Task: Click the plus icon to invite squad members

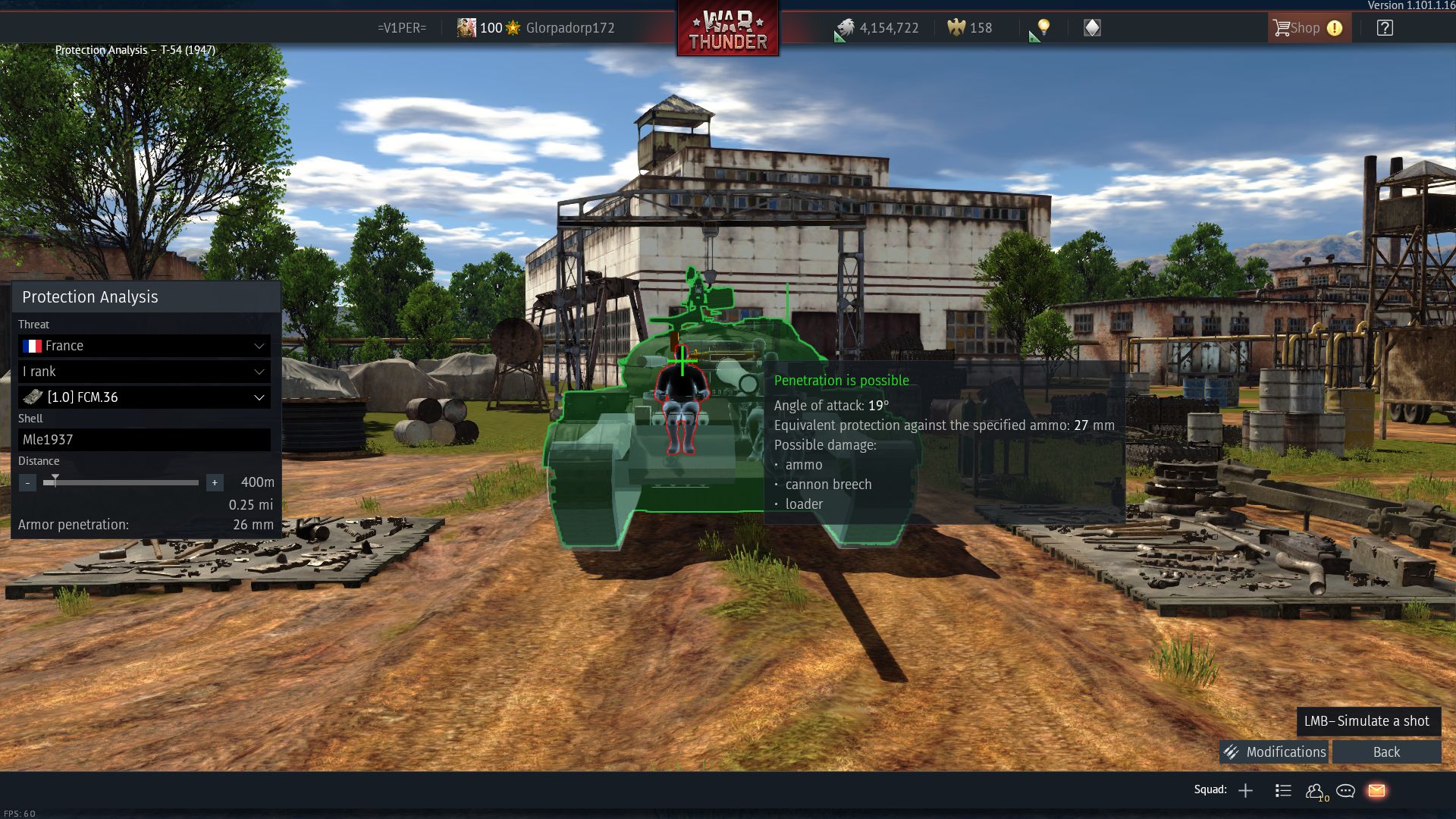Action: (x=1245, y=790)
